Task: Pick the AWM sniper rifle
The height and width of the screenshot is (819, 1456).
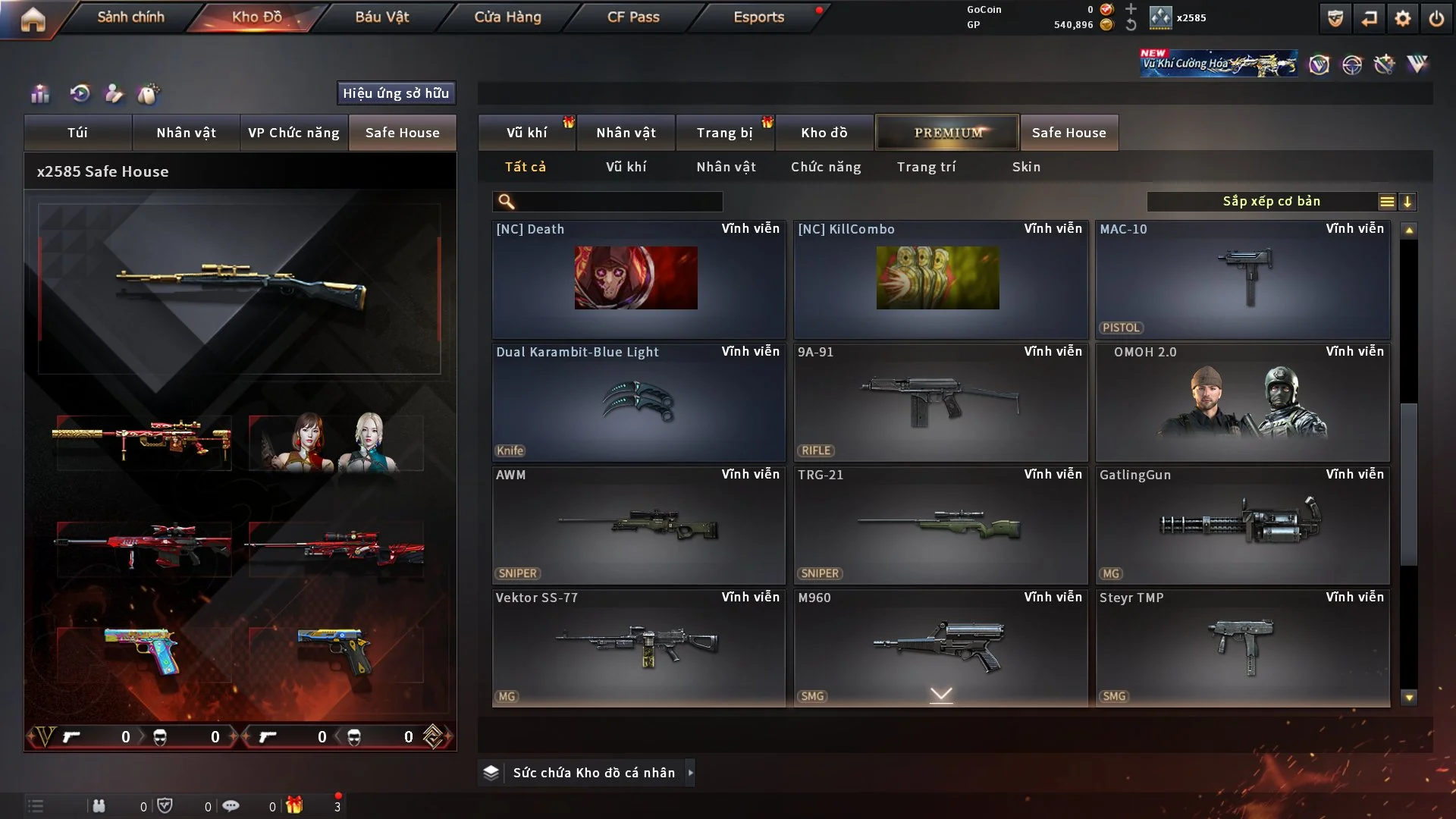Action: click(x=638, y=525)
